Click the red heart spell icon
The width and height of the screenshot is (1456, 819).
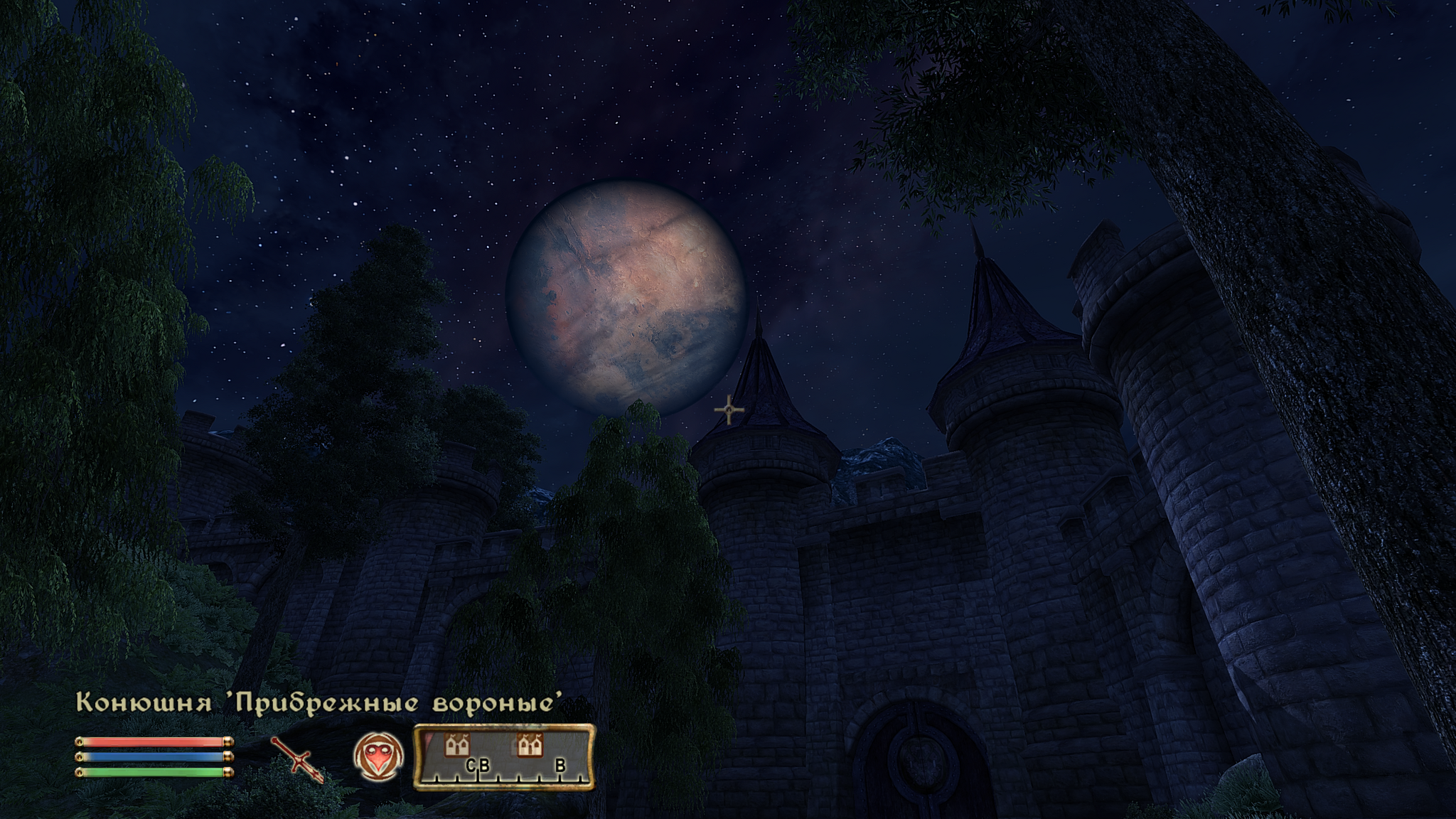[x=378, y=756]
